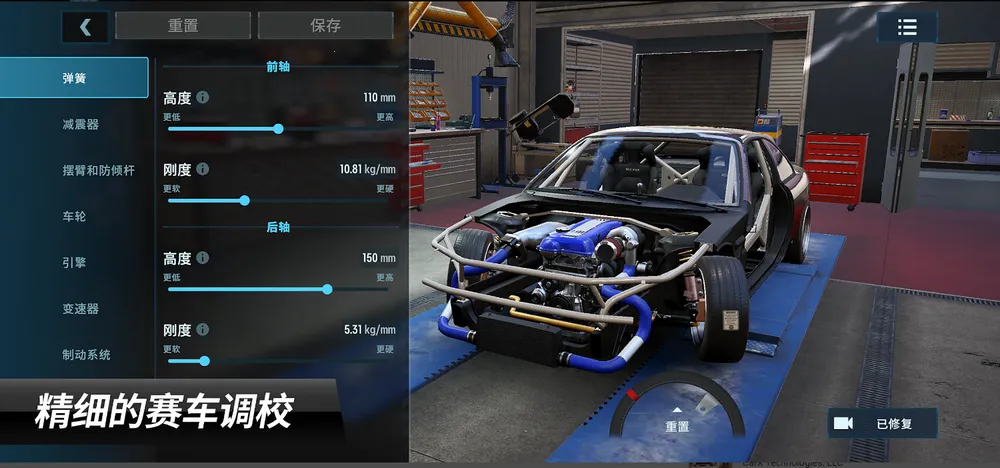Click the front axle 刚度 slider handle

coord(244,200)
